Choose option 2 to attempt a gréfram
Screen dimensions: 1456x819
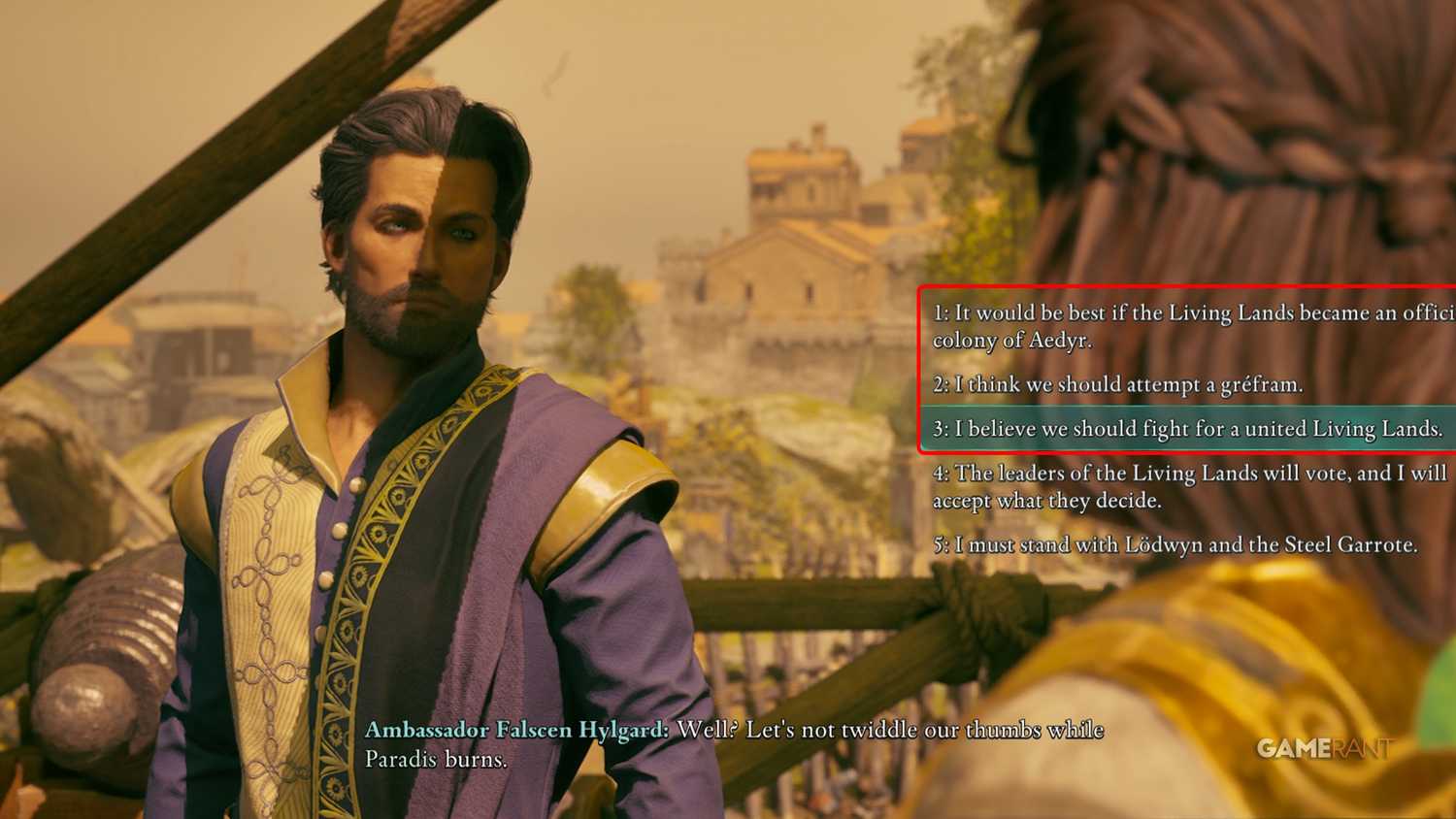(1116, 384)
